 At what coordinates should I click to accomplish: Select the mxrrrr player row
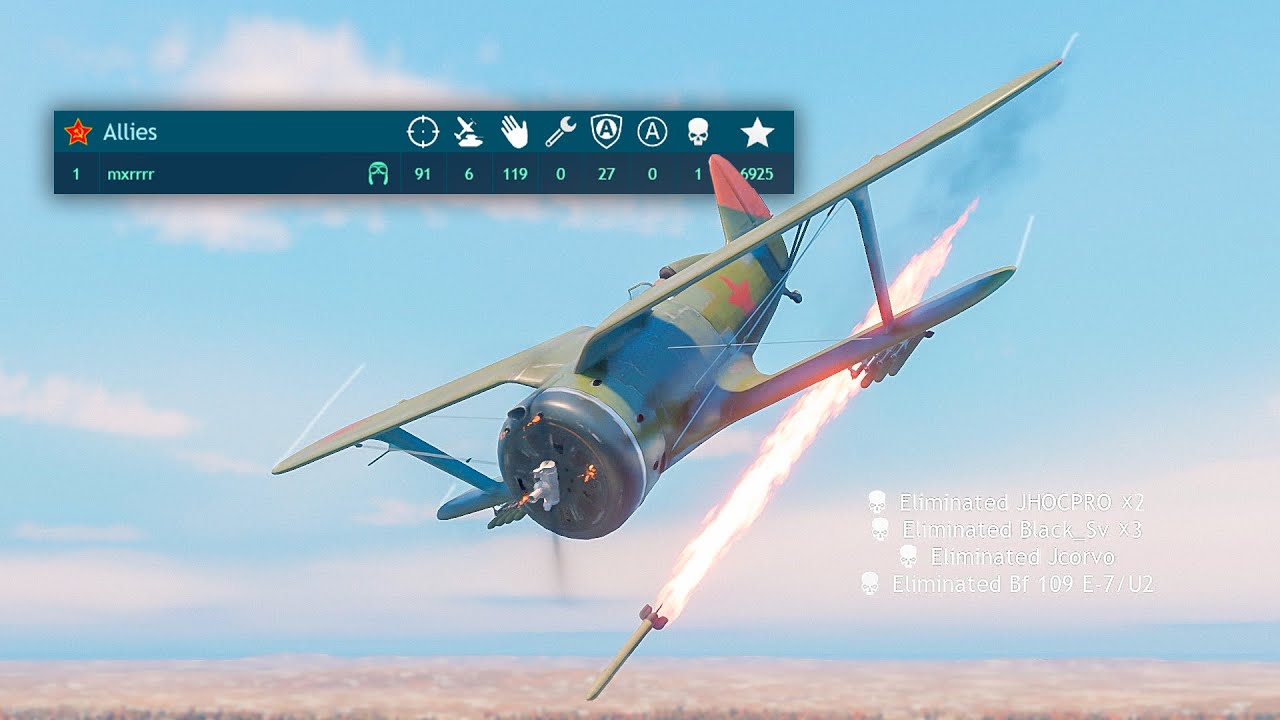click(x=131, y=174)
